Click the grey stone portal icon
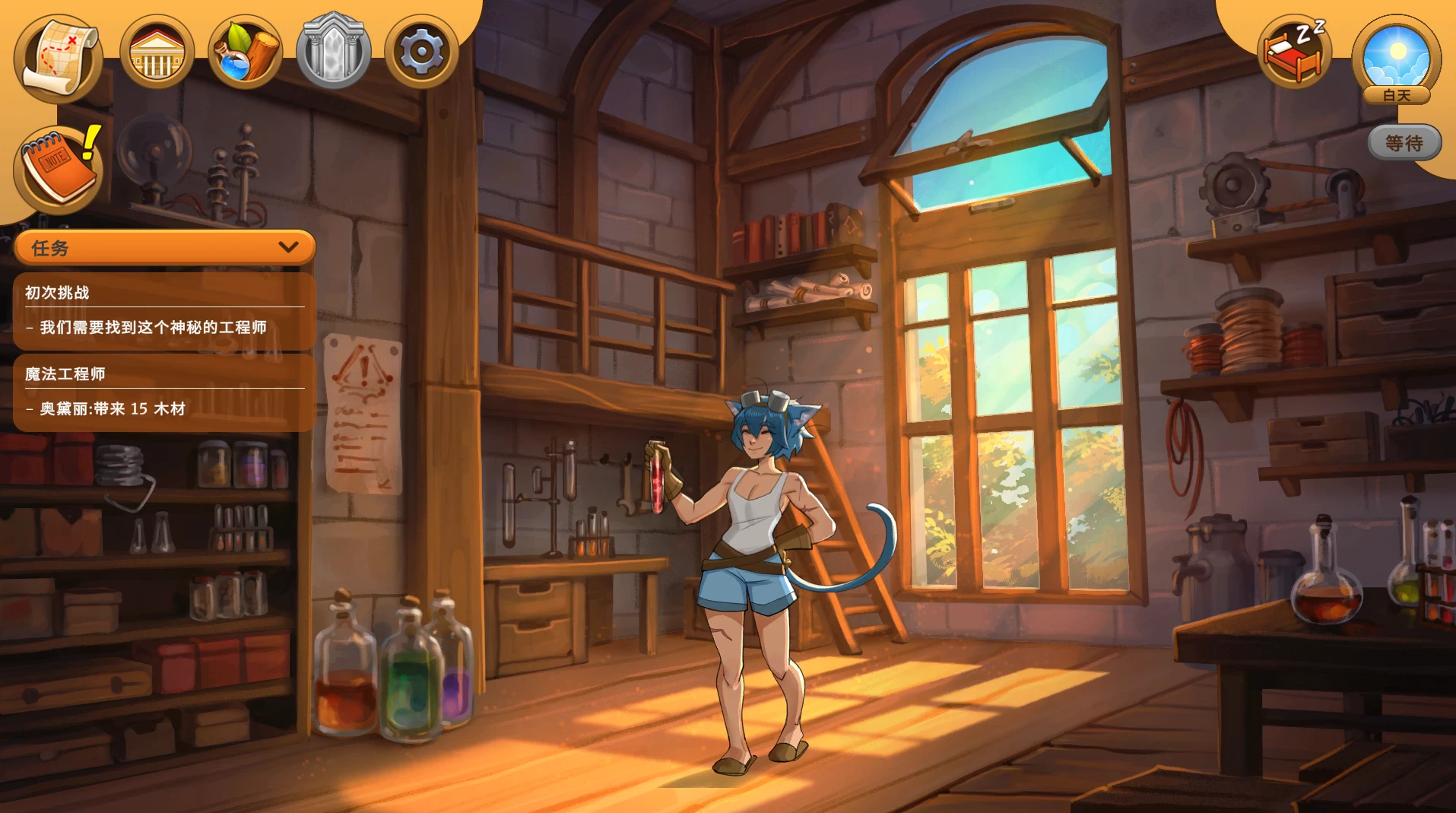Screen dimensions: 1456x813 (x=333, y=52)
